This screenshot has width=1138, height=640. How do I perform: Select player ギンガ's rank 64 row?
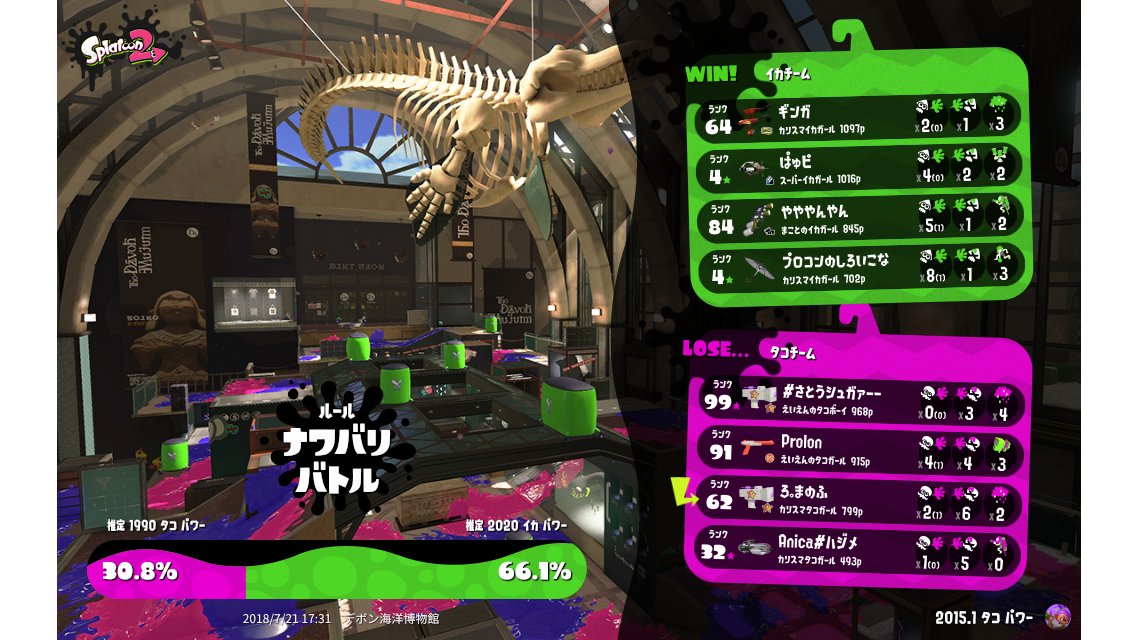[x=860, y=117]
